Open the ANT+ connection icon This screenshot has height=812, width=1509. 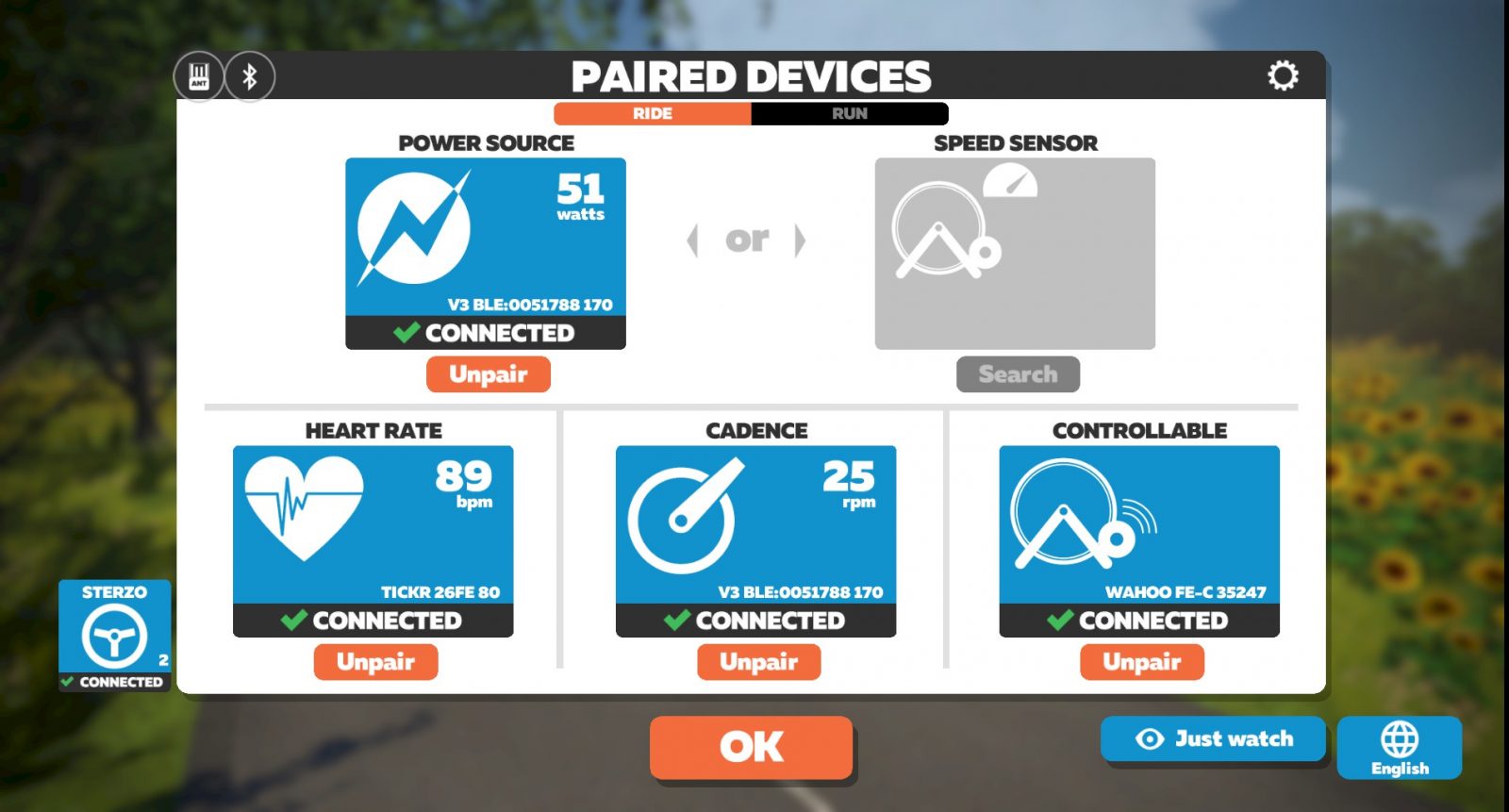point(199,77)
